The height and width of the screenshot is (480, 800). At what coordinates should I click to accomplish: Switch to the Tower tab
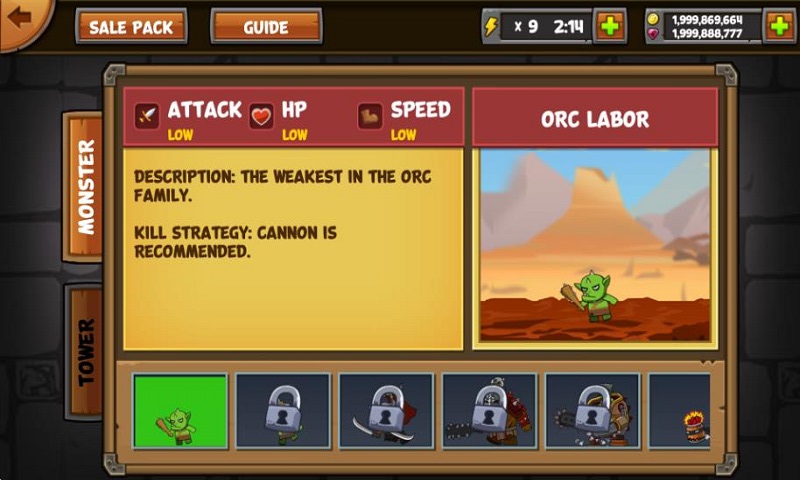pyautogui.click(x=85, y=352)
